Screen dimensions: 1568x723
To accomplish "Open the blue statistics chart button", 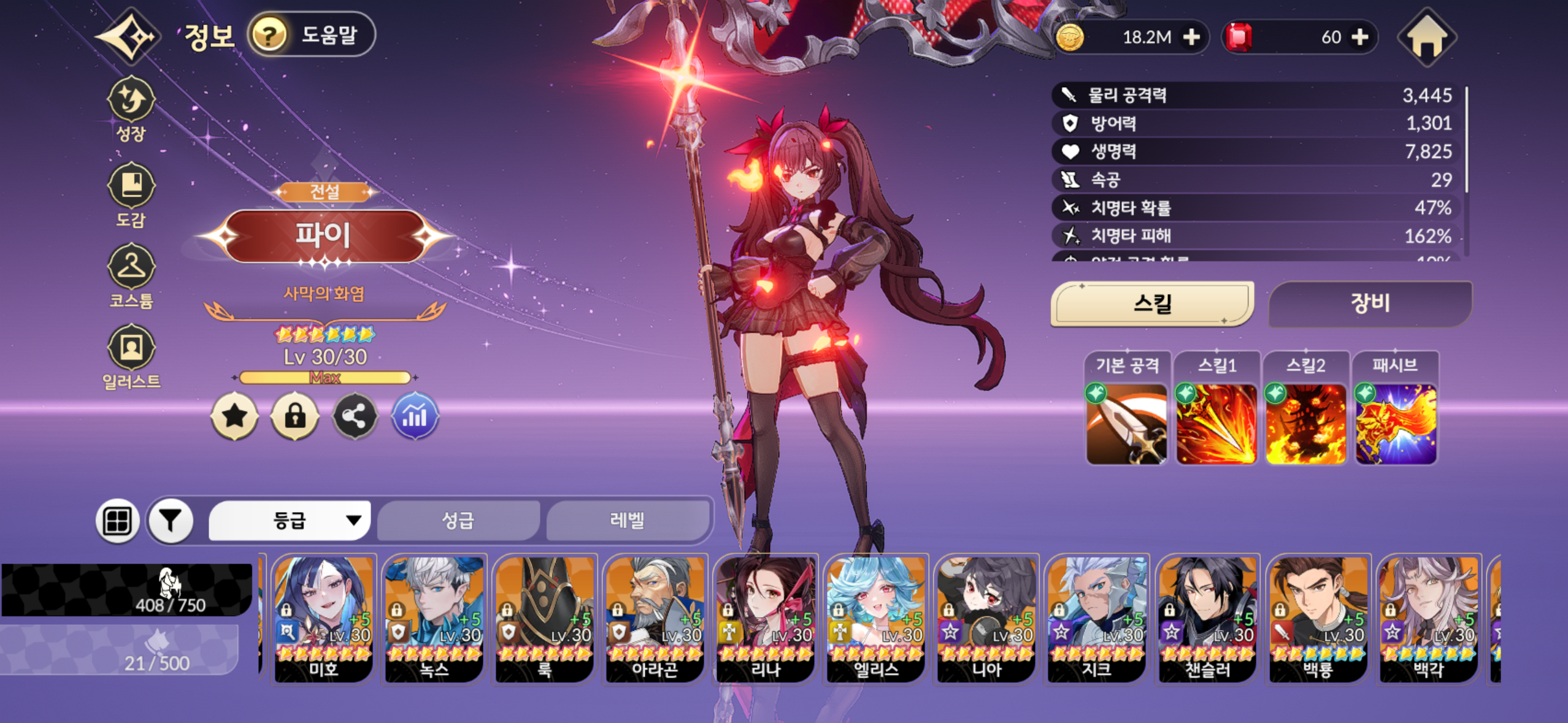I will [x=415, y=417].
